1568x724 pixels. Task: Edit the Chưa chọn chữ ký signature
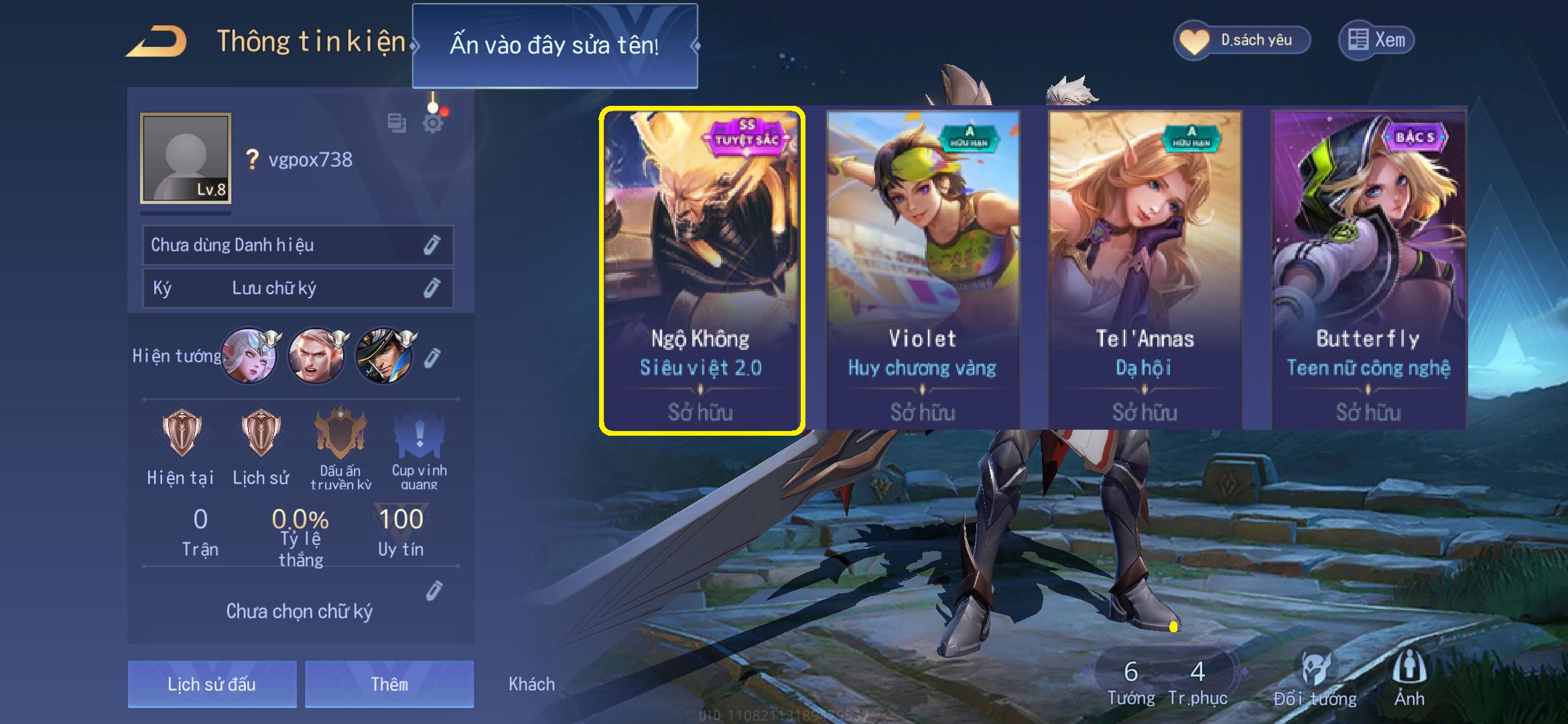[434, 591]
